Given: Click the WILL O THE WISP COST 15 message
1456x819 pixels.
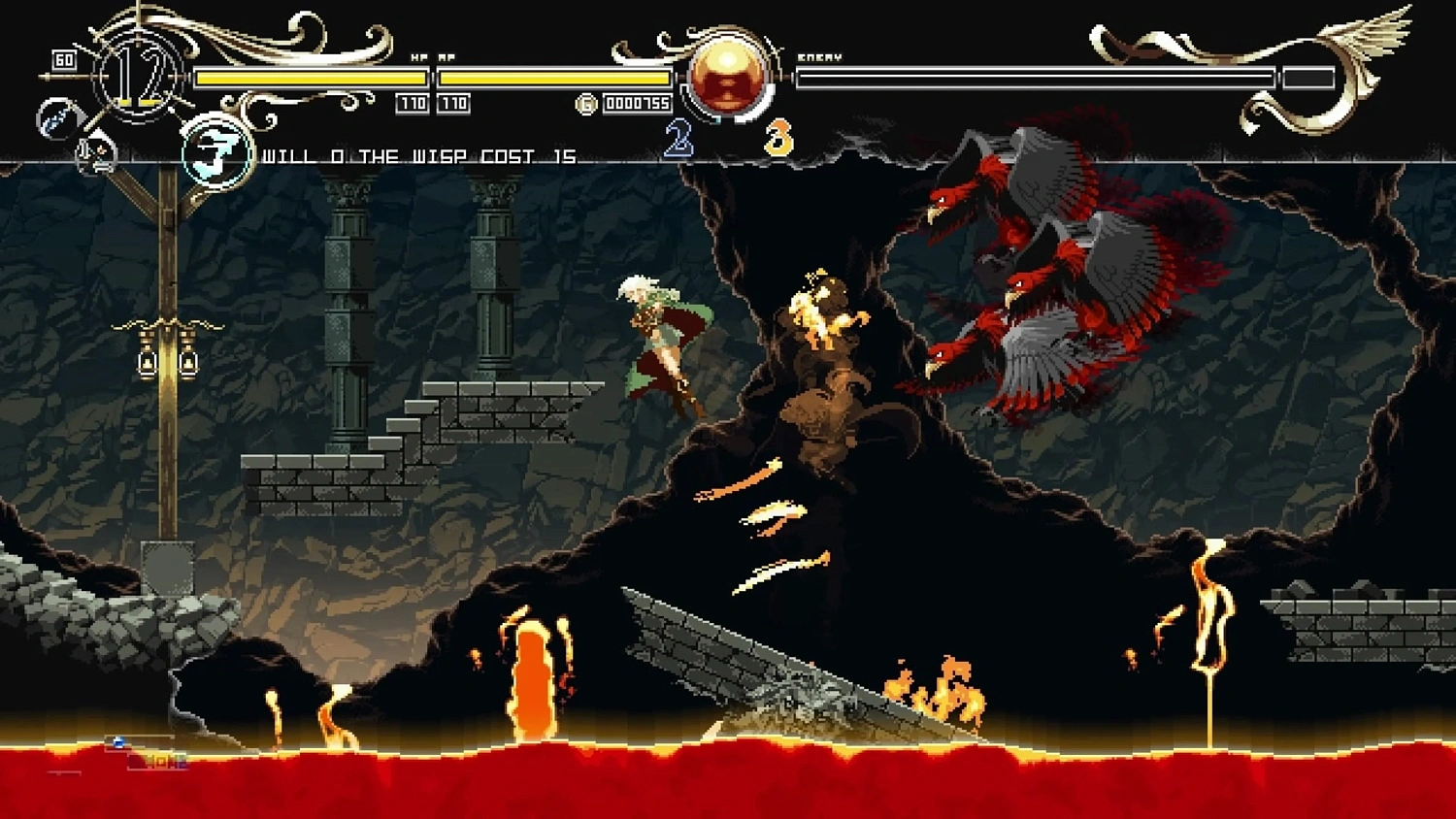Looking at the screenshot, I should point(417,155).
